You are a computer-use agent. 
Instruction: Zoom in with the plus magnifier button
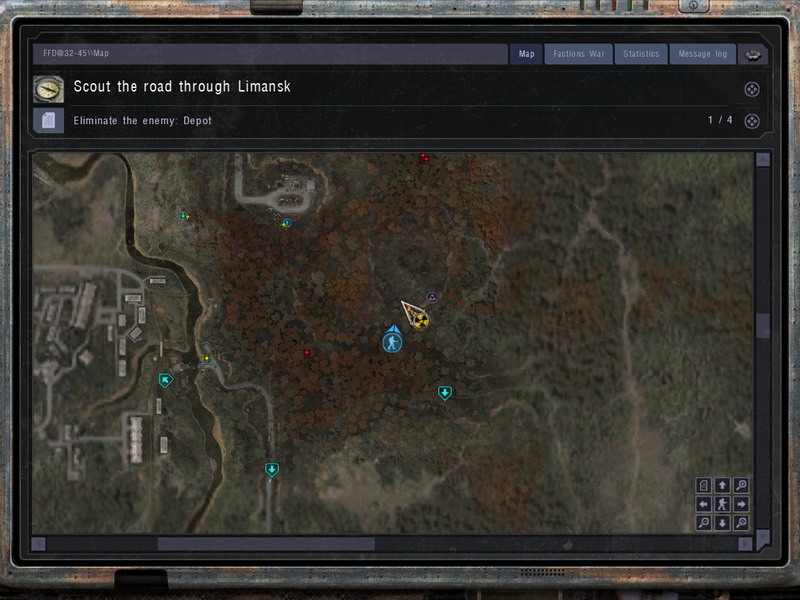tap(741, 486)
